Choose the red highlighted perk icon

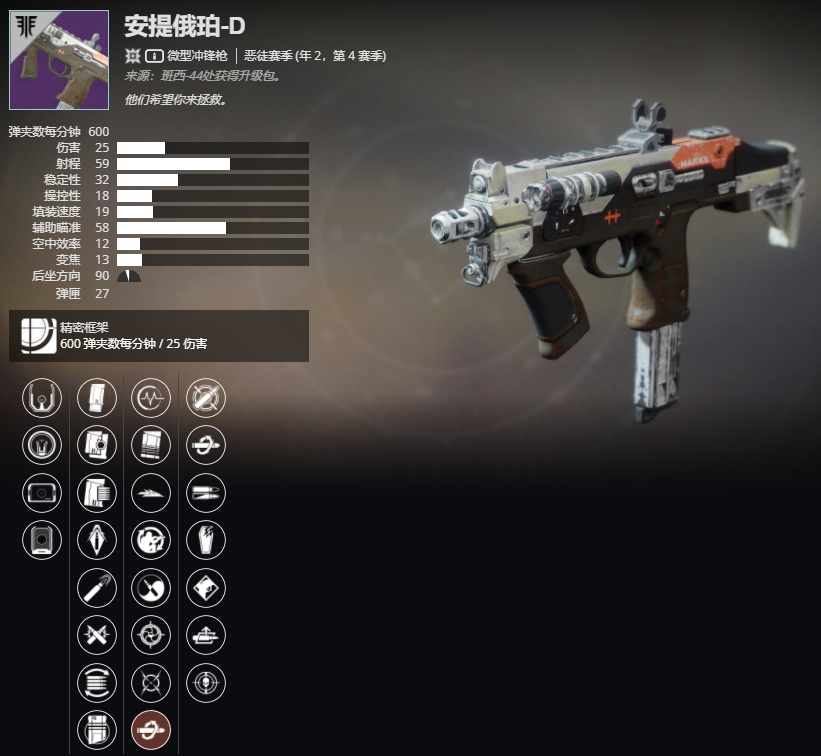[151, 729]
